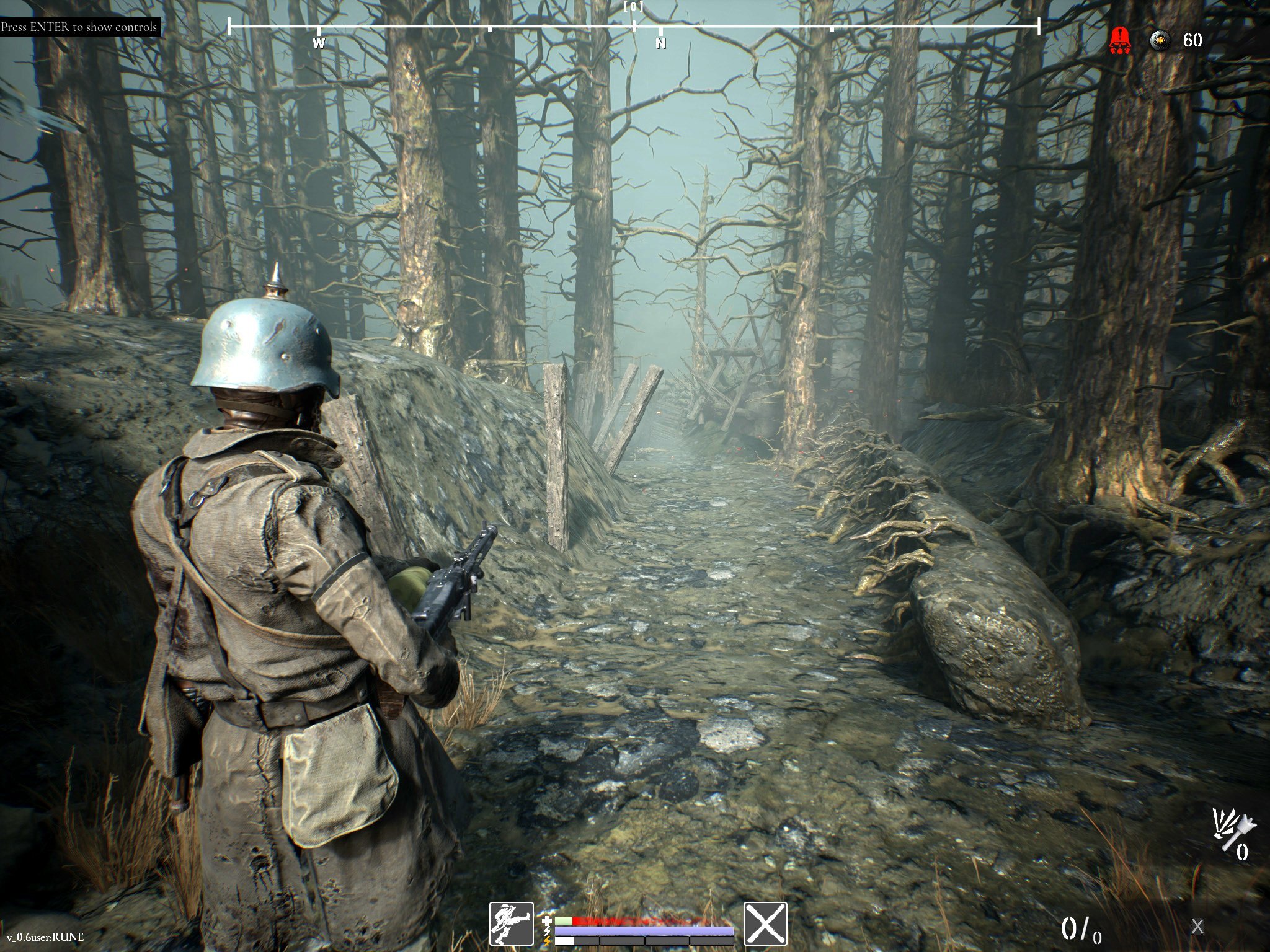Click the kicking soldier melee icon

pos(512,923)
